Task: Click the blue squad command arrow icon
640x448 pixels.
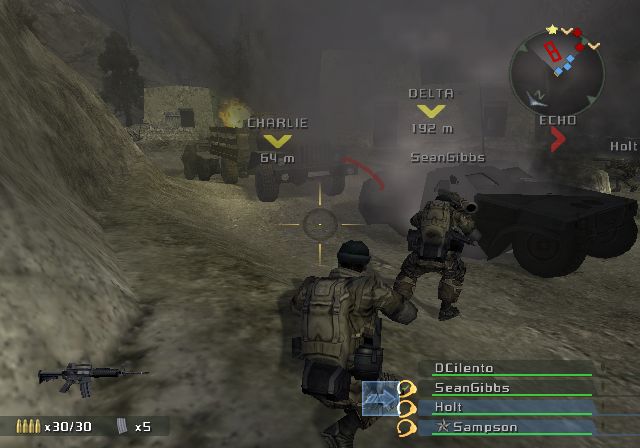Action: [x=379, y=397]
